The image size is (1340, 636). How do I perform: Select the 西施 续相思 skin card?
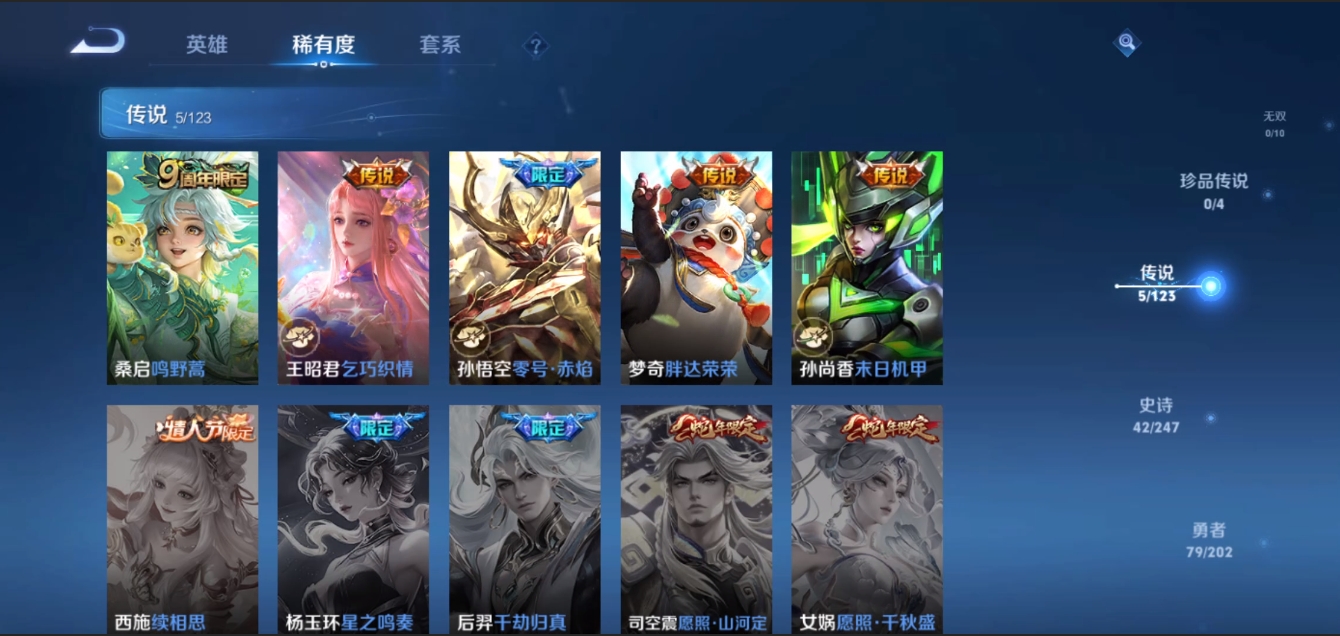tap(182, 519)
